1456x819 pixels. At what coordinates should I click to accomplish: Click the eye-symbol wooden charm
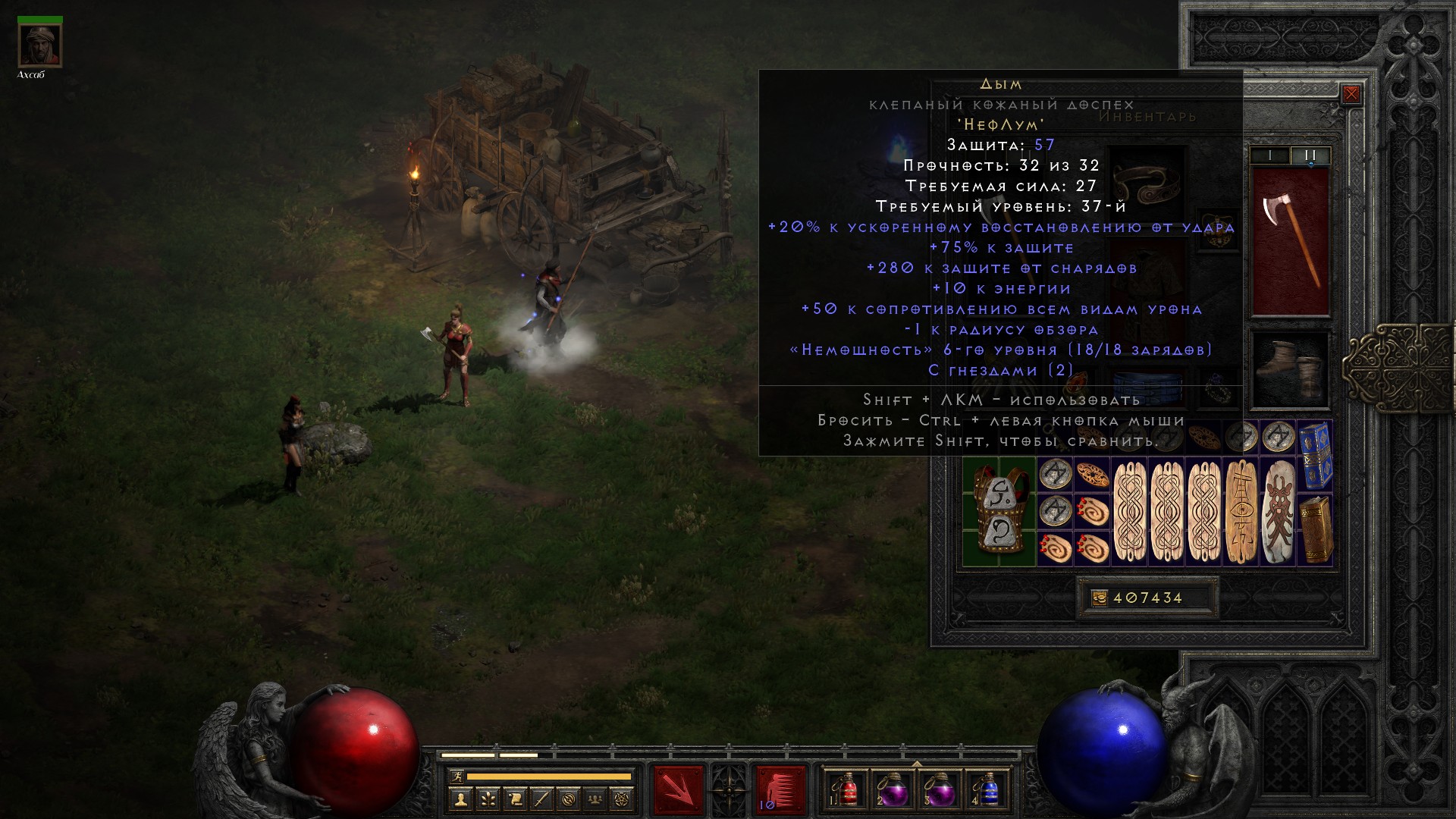pos(1241,512)
